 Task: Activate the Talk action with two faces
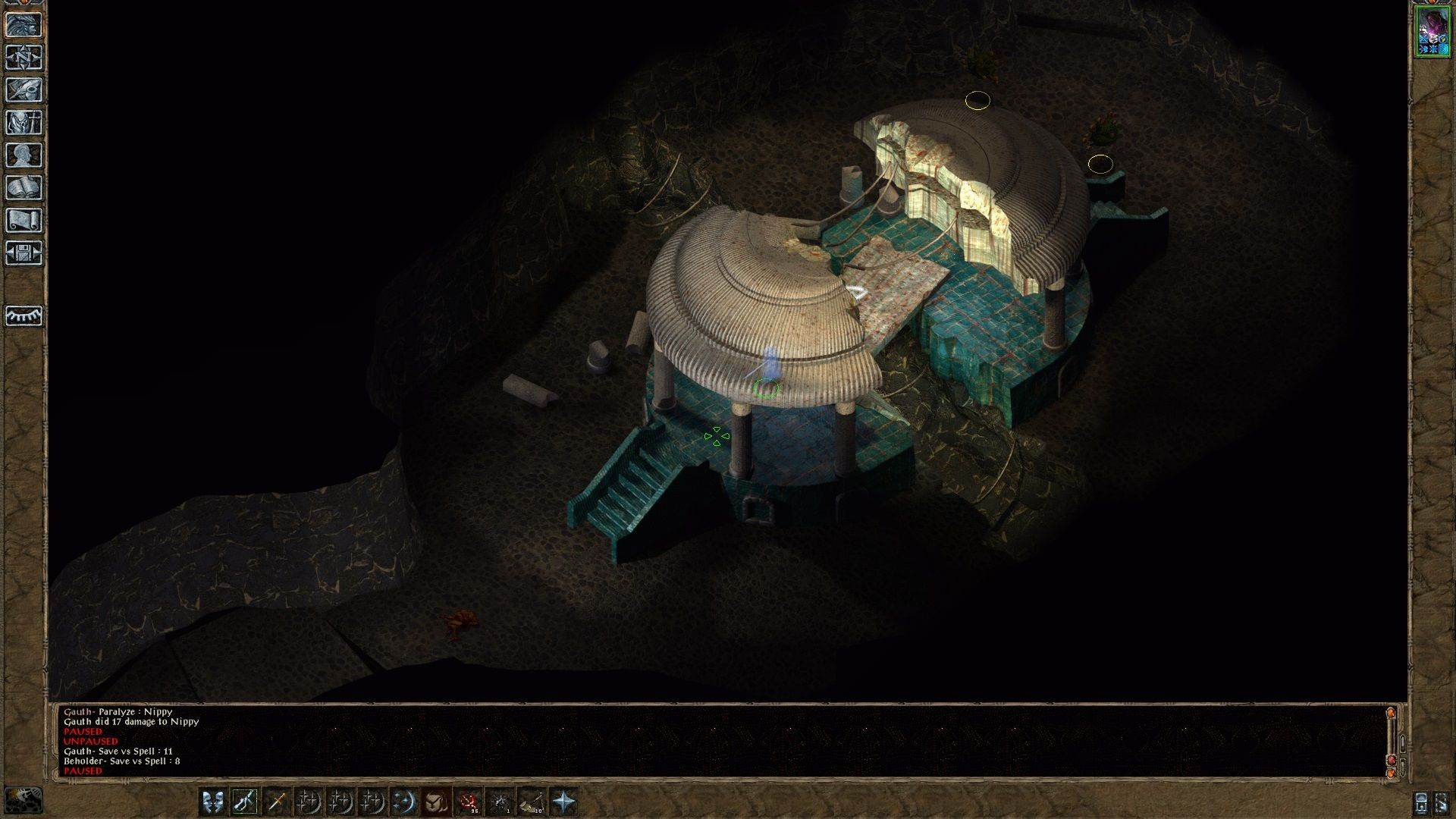coord(213,801)
